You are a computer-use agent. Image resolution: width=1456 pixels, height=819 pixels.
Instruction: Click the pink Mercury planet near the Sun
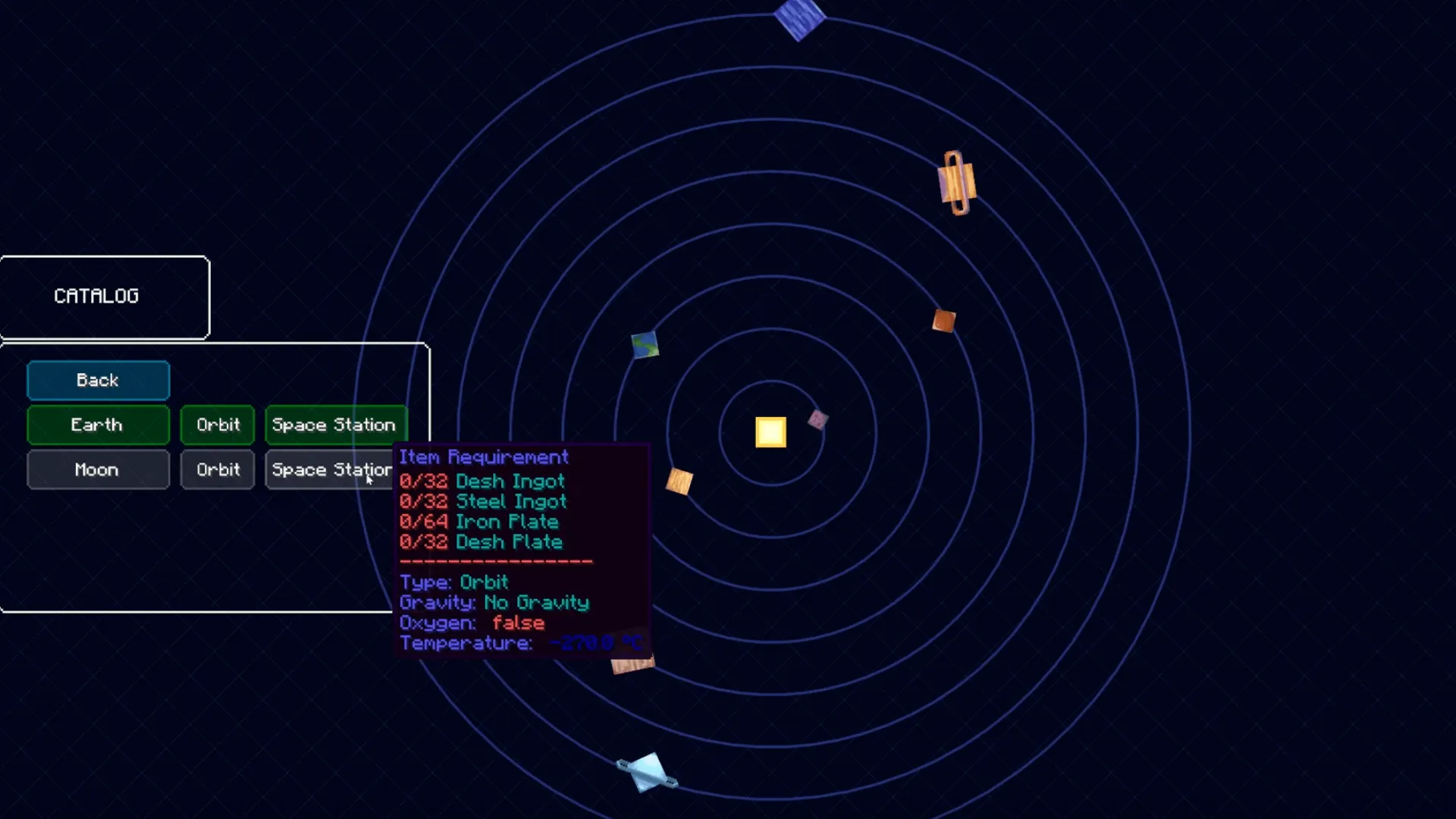click(819, 420)
